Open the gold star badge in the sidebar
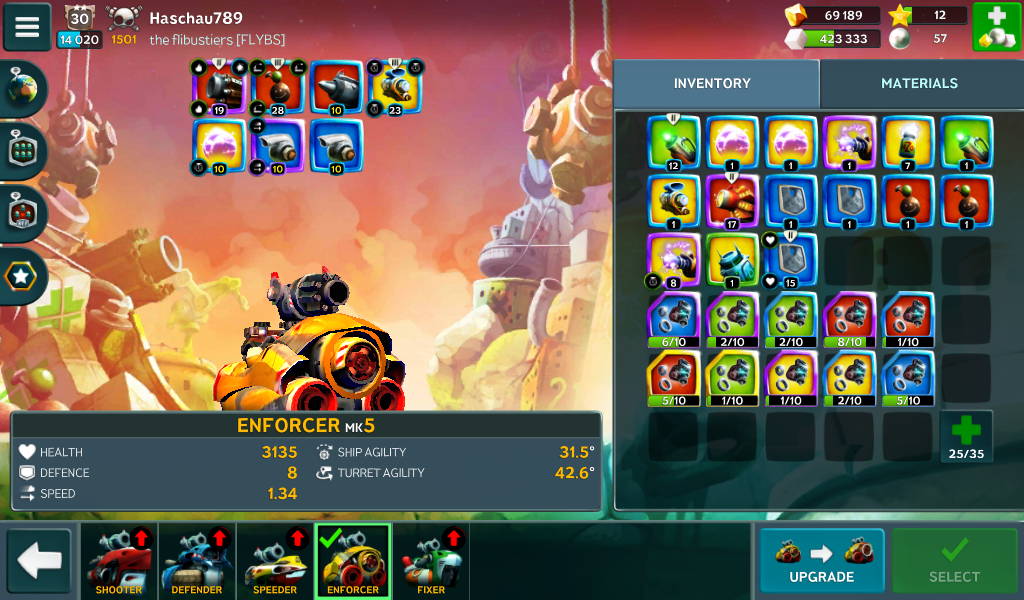The image size is (1024, 600). [x=22, y=278]
